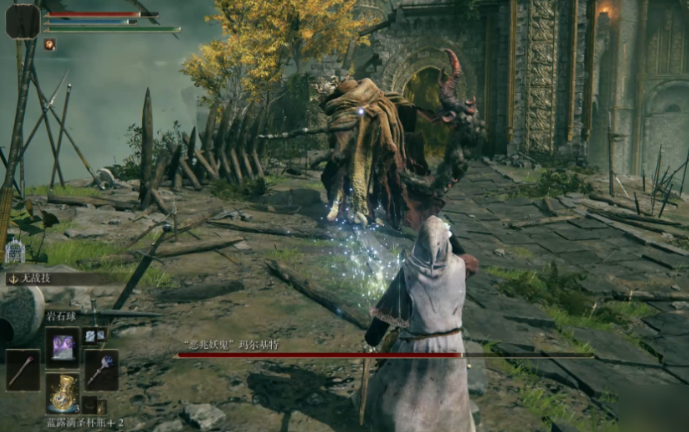Choose the left-hand staff weapon slot
The width and height of the screenshot is (689, 432).
(22, 370)
